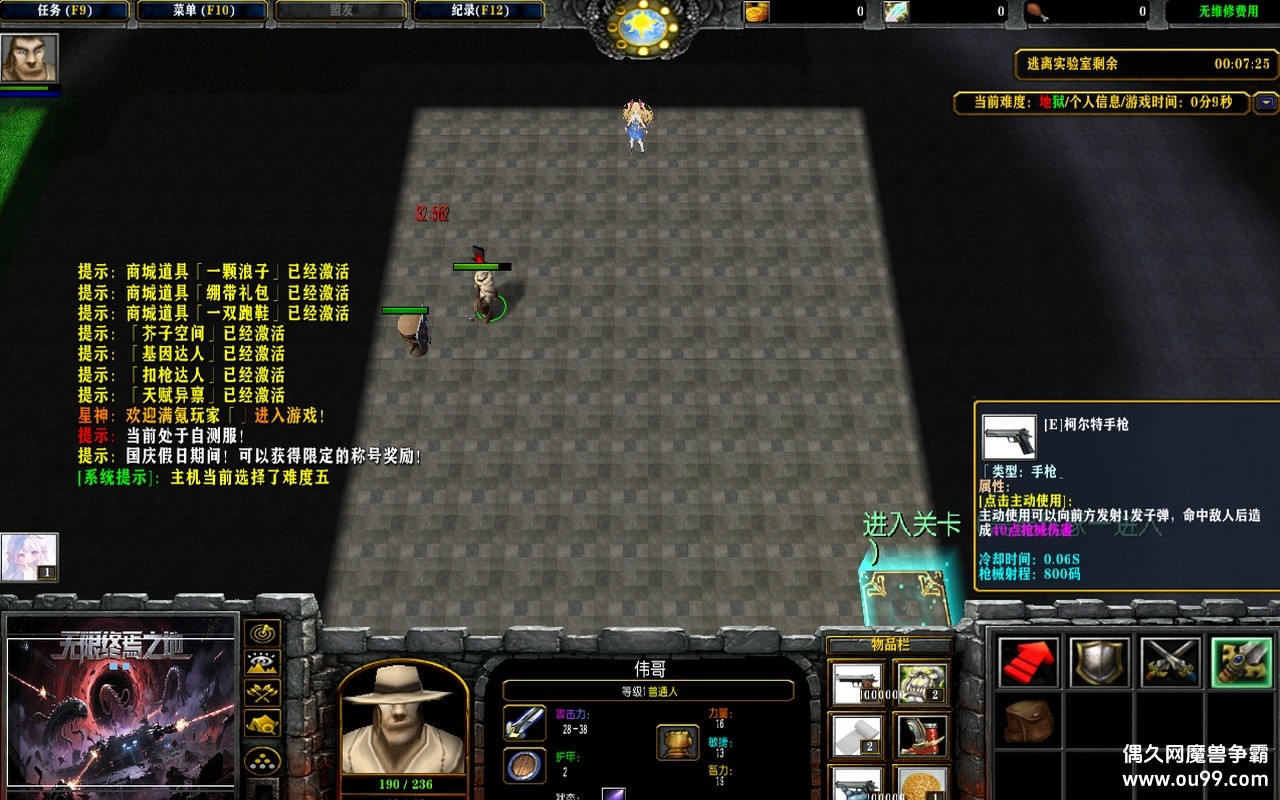This screenshot has height=800, width=1280.
Task: Collapse the 当前难度 info bar with its arrow
Action: click(1266, 102)
